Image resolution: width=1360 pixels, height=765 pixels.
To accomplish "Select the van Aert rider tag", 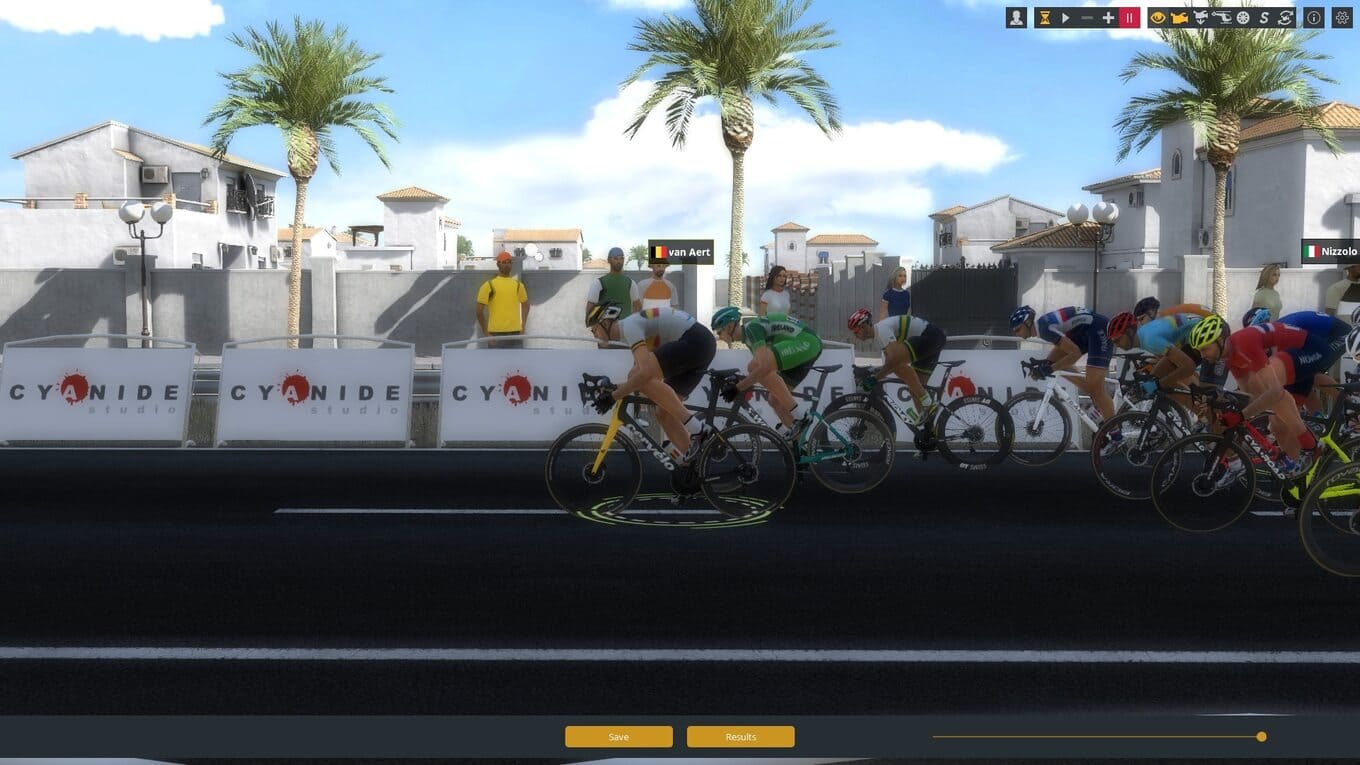I will [681, 252].
